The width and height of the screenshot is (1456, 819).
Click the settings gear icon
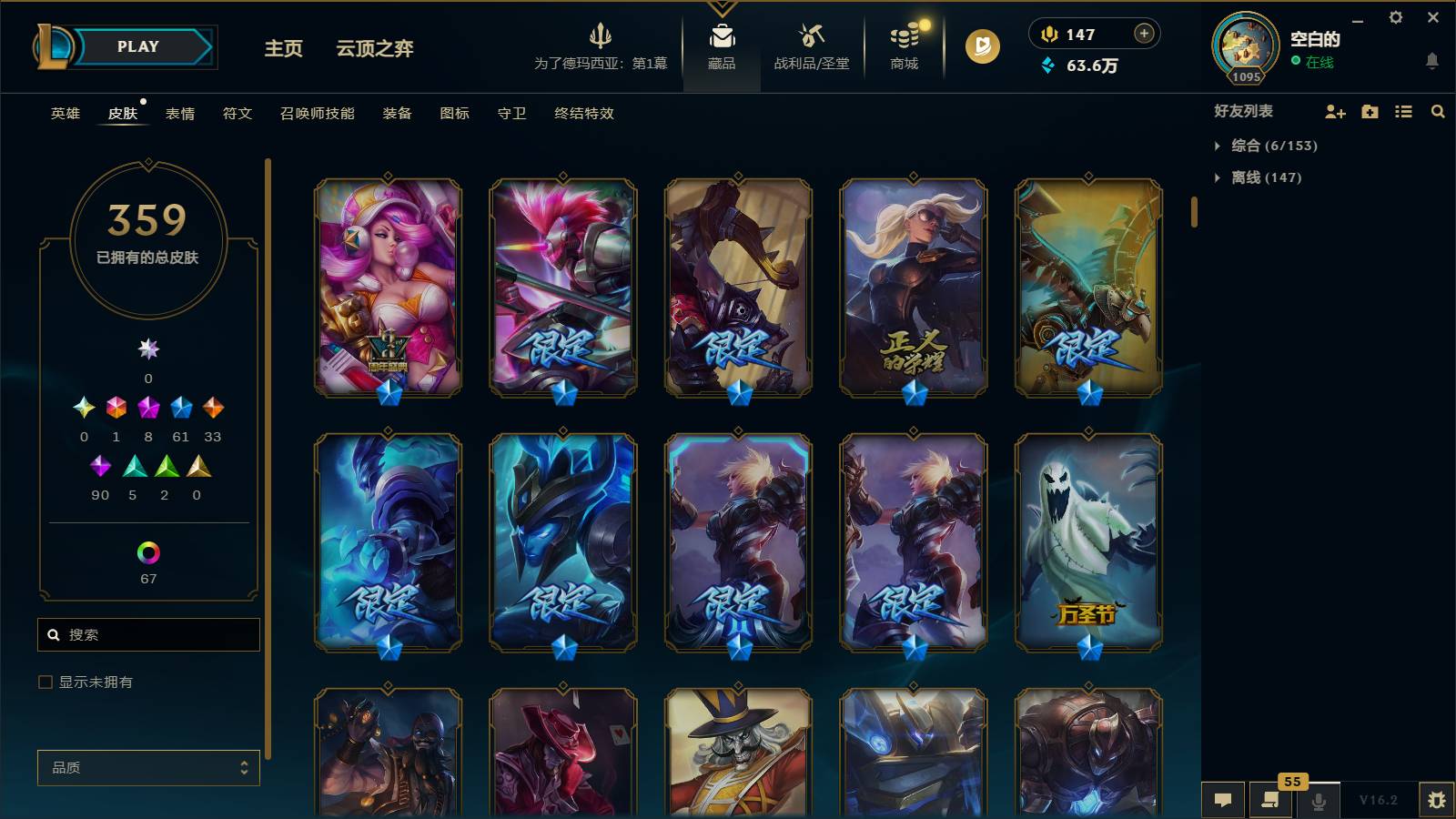[x=1397, y=17]
